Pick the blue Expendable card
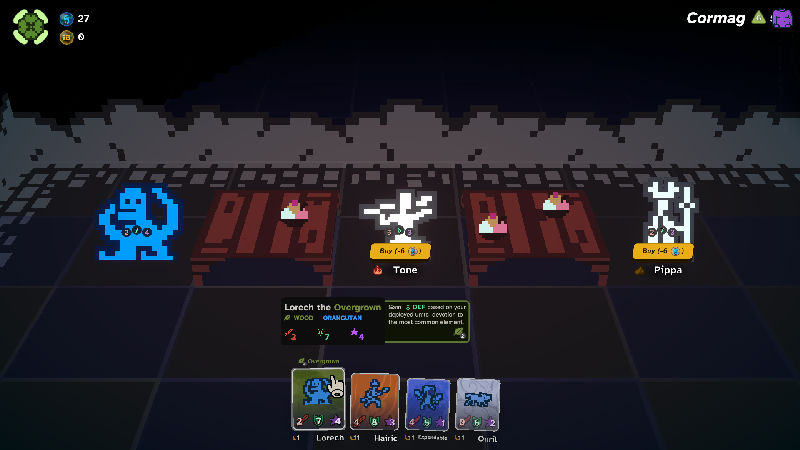The width and height of the screenshot is (800, 450). pyautogui.click(x=429, y=404)
